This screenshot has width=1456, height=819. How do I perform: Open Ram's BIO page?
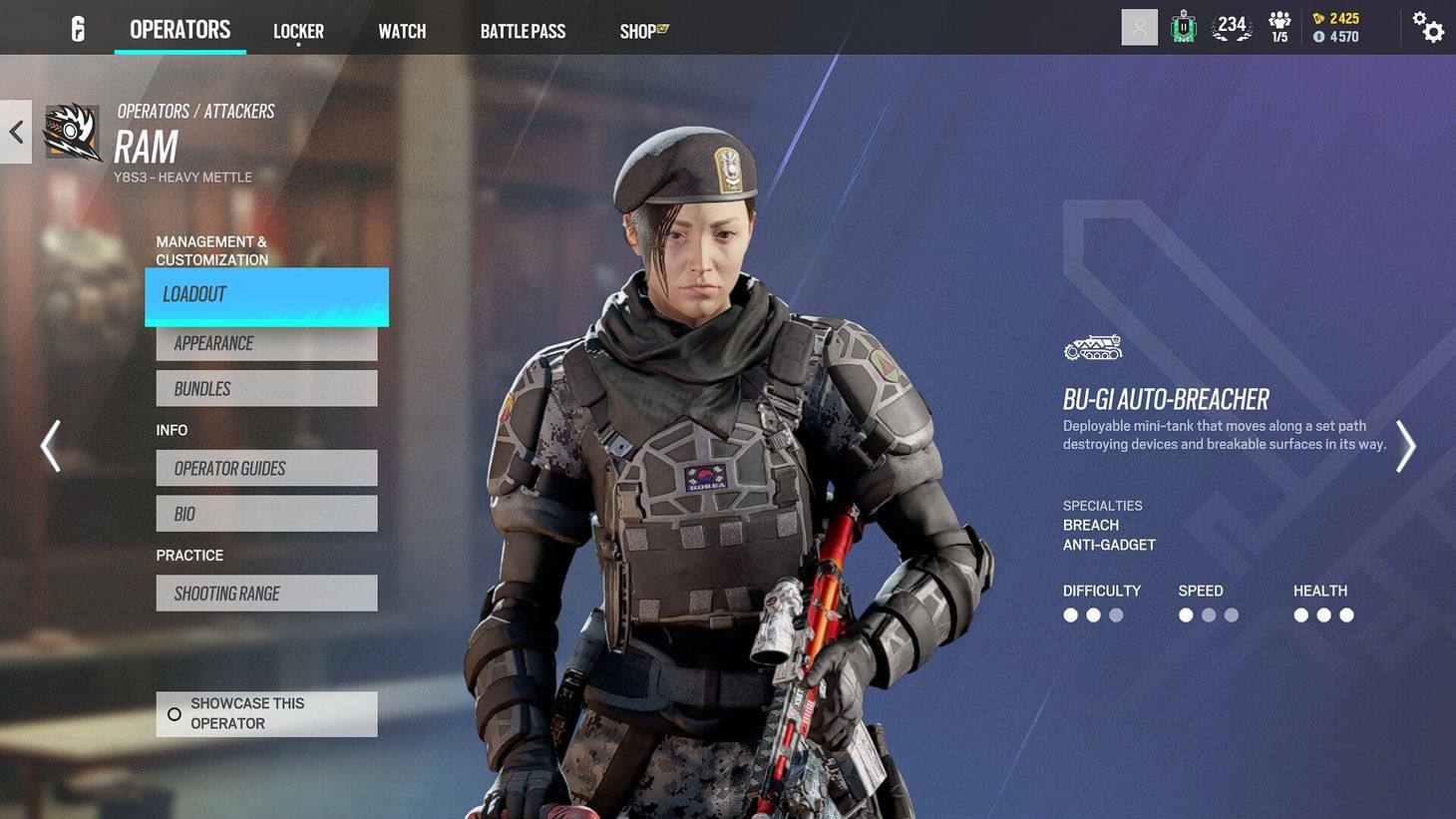pyautogui.click(x=266, y=513)
